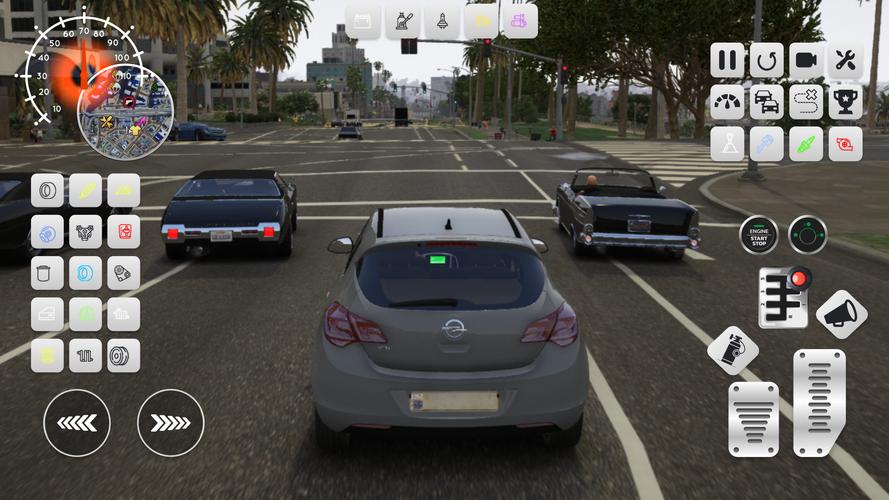Viewport: 889px width, 500px height.
Task: Tap the gear shifter control
Action: pyautogui.click(x=783, y=297)
